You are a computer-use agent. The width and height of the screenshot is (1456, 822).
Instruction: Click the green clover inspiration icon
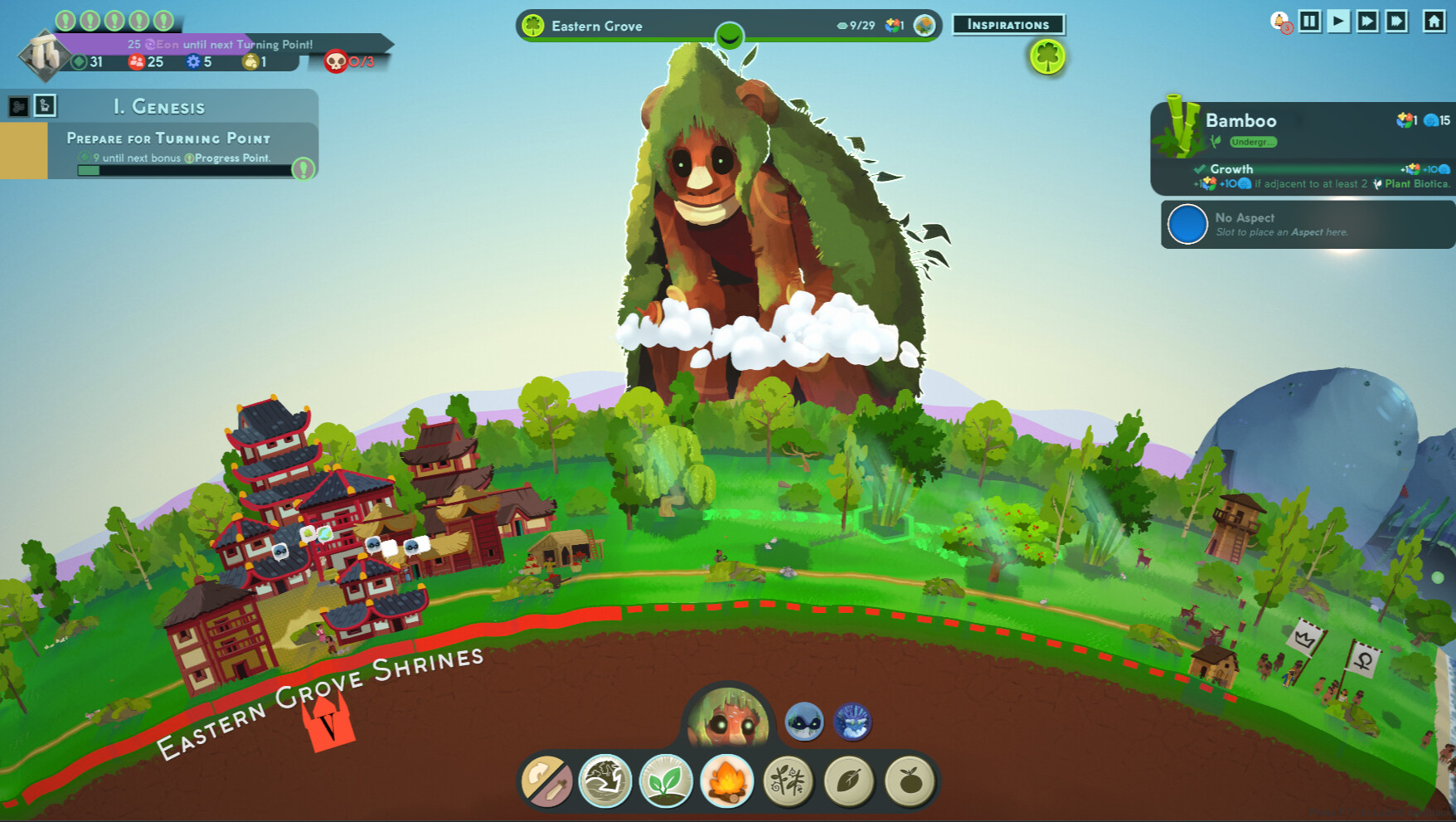[1047, 57]
